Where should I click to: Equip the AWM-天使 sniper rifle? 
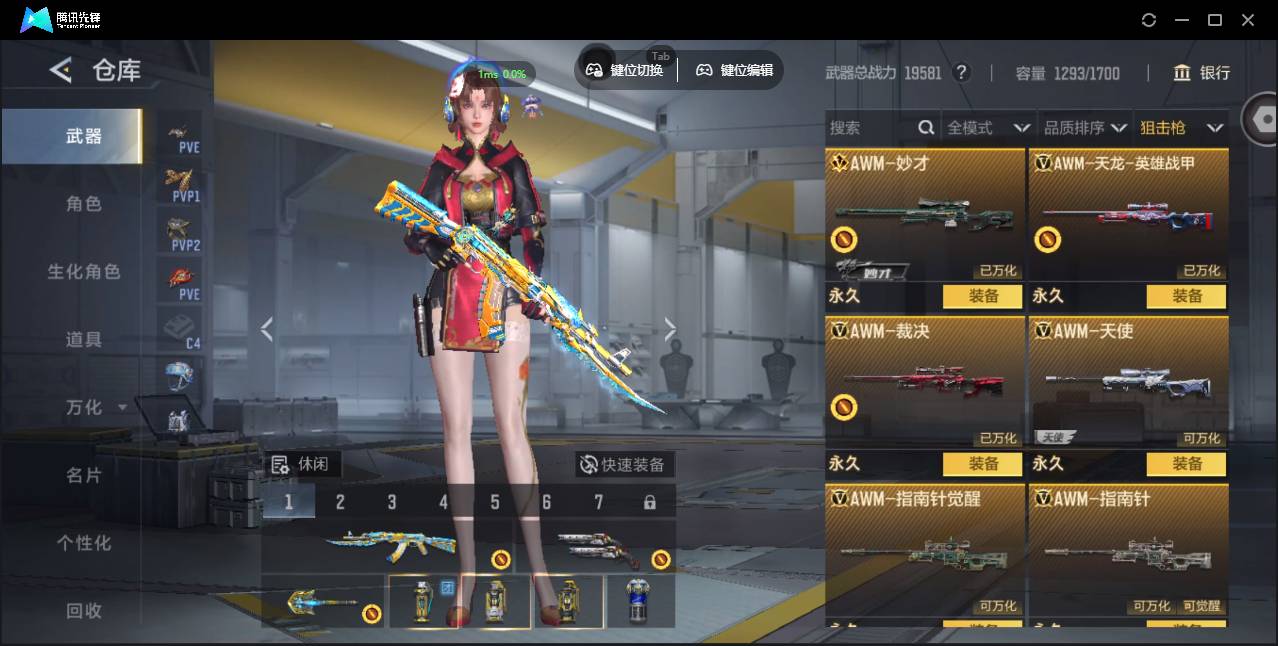1187,464
